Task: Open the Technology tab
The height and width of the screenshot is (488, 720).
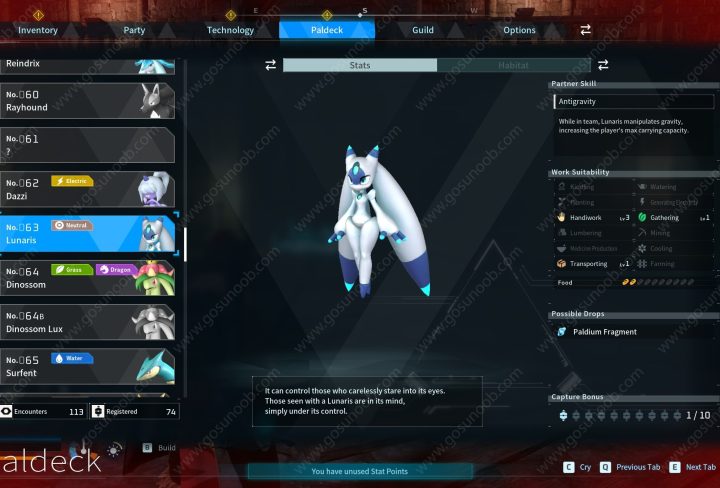Action: click(230, 30)
